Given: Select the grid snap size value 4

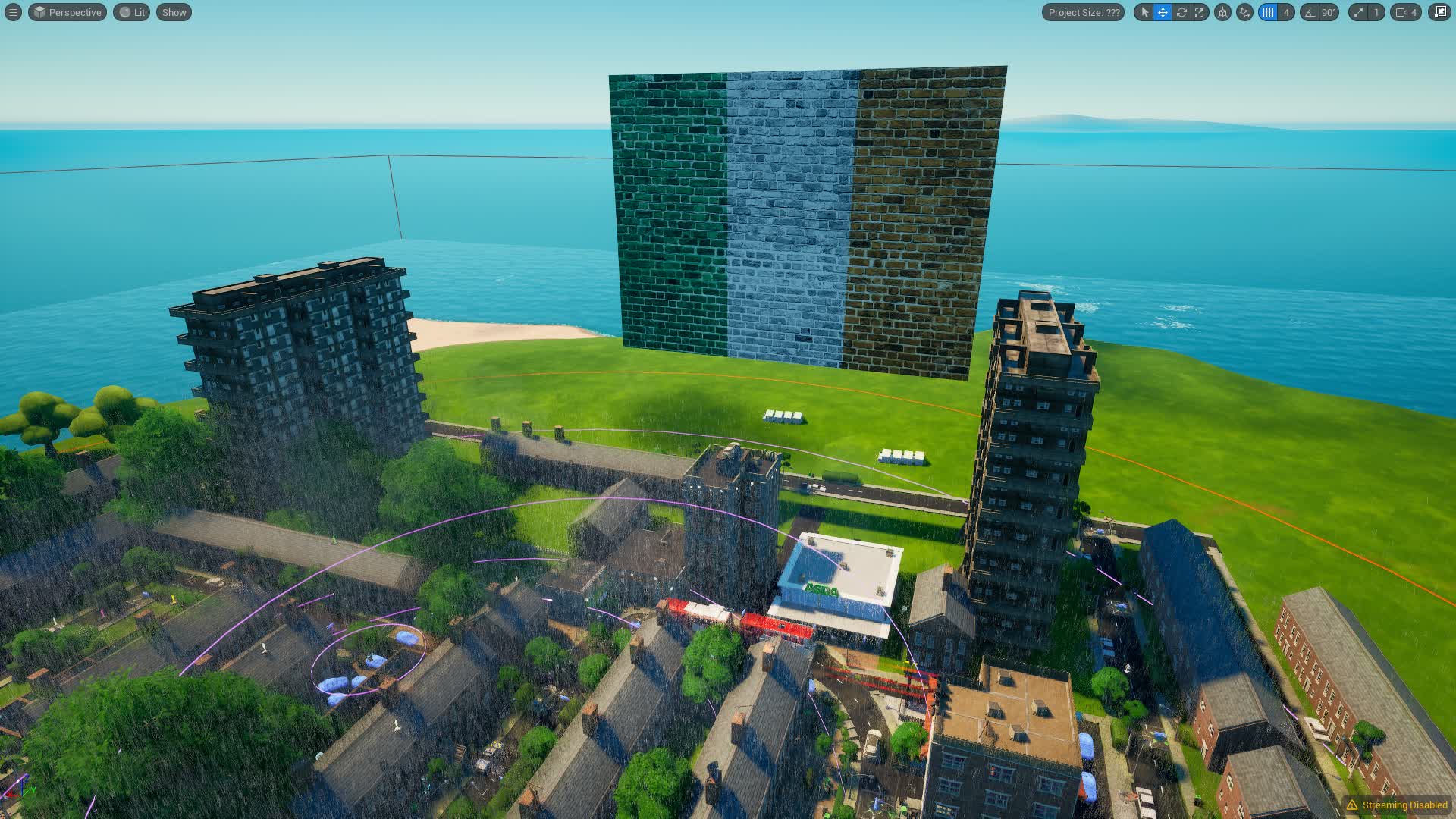Looking at the screenshot, I should (1286, 12).
